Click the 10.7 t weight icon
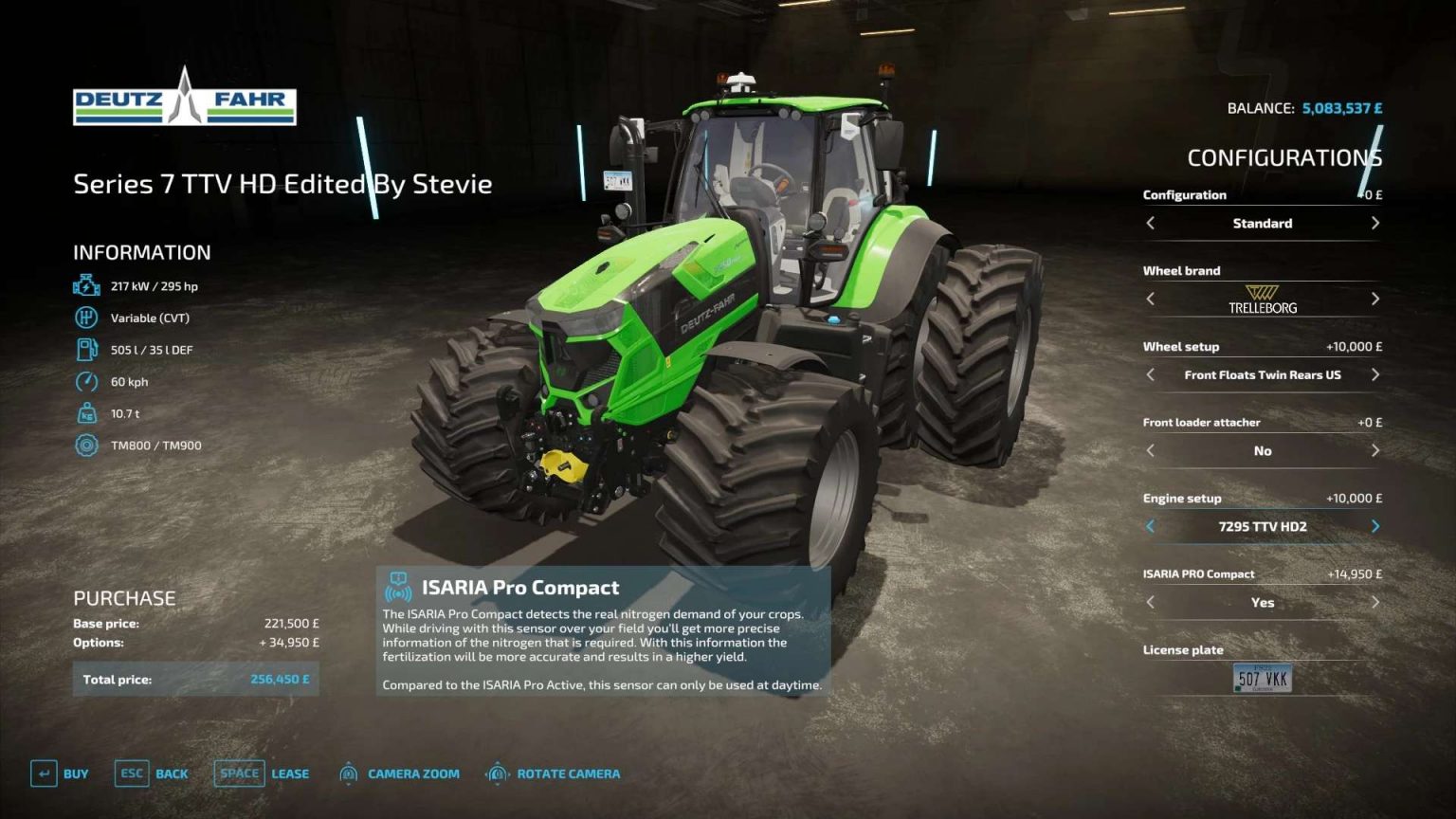The image size is (1456, 819). coord(86,413)
